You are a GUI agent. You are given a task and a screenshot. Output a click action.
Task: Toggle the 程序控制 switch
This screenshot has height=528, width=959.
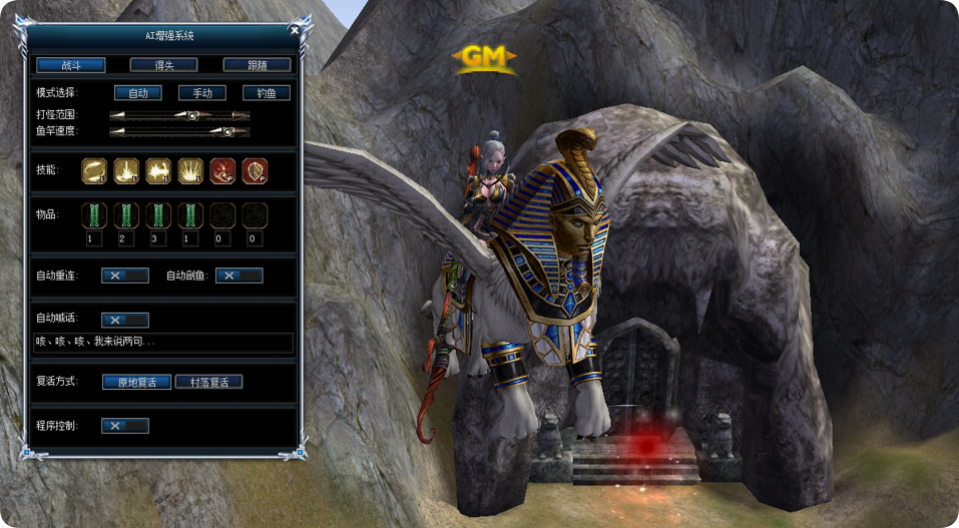pyautogui.click(x=125, y=426)
